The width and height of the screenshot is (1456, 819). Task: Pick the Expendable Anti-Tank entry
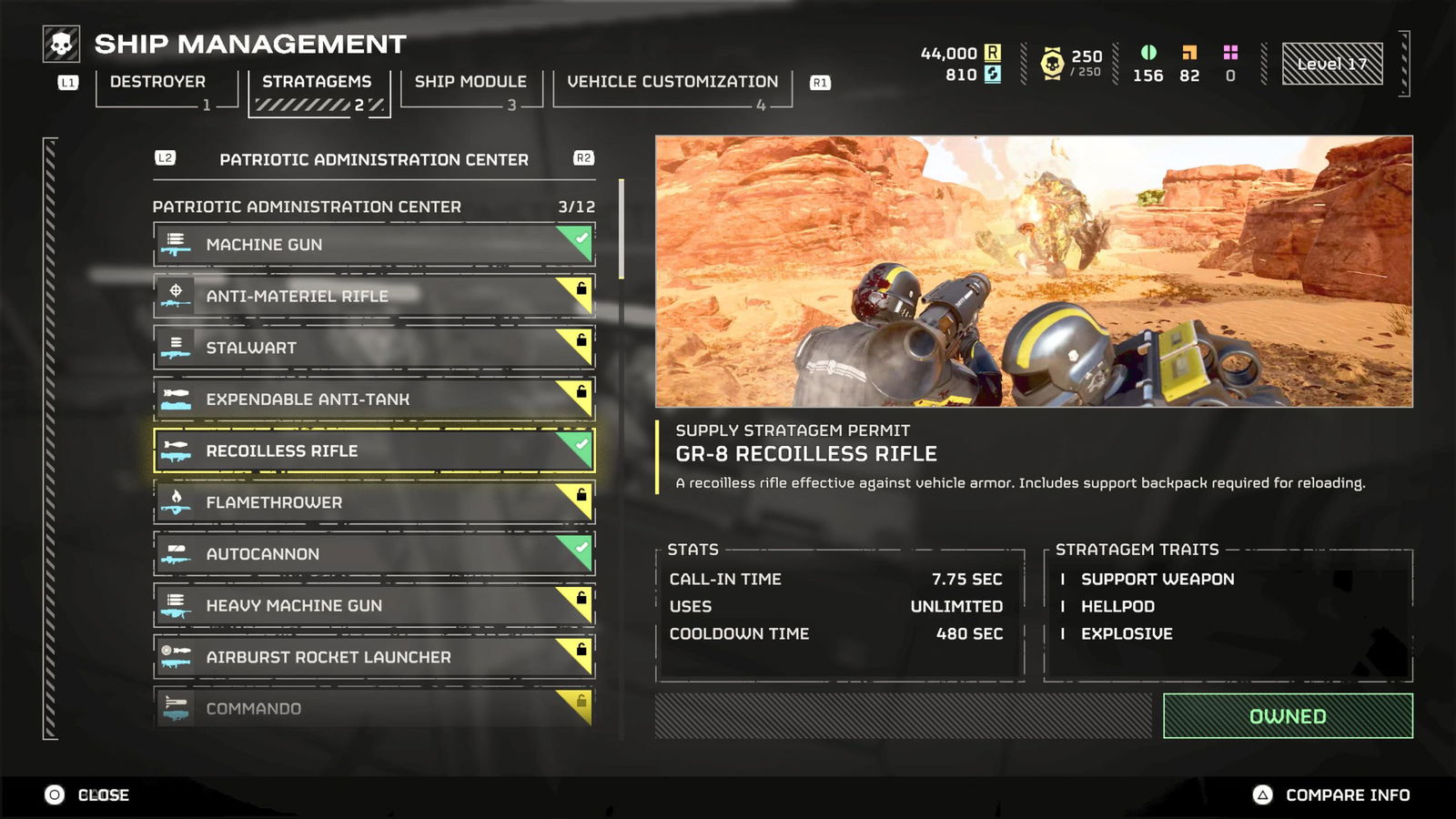[x=374, y=399]
